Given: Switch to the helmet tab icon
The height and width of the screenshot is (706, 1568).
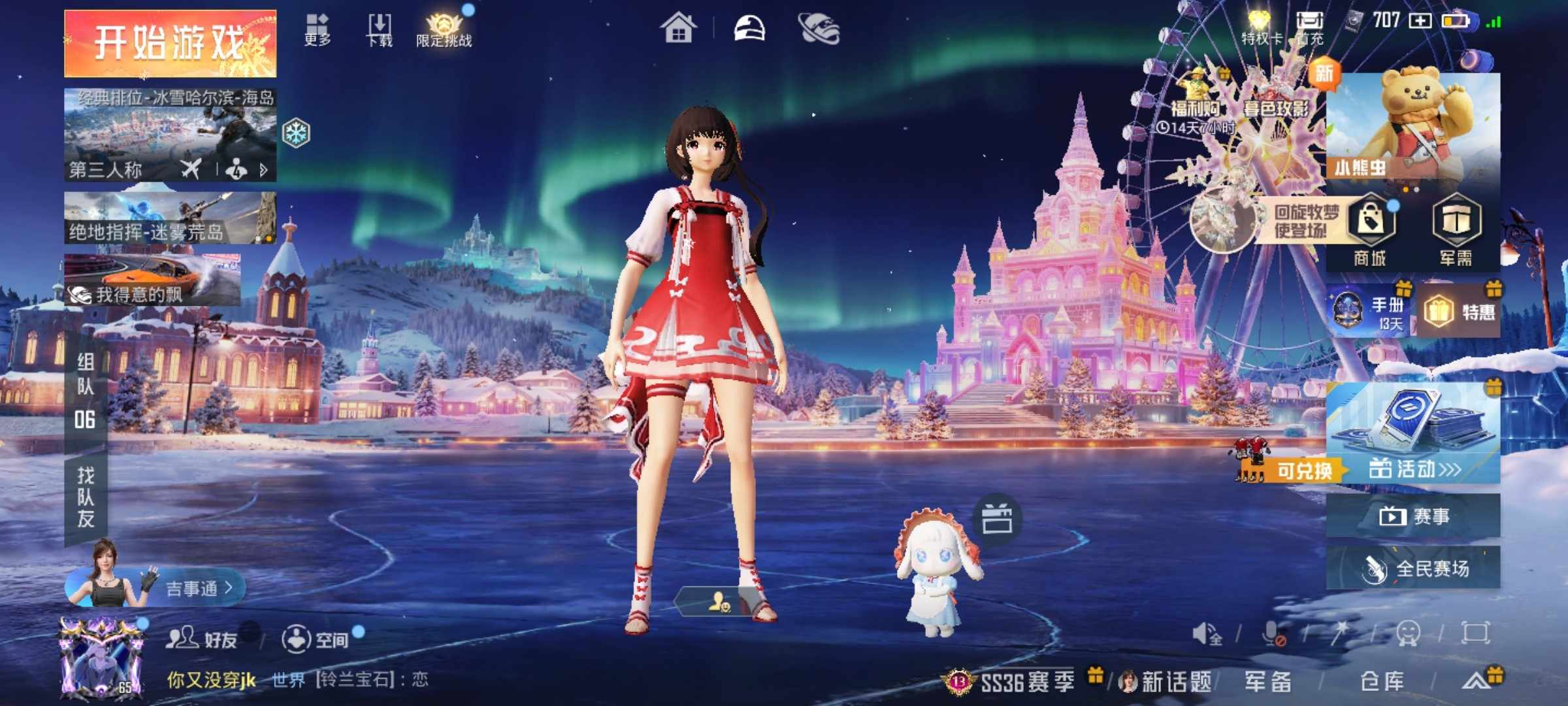Looking at the screenshot, I should (749, 29).
